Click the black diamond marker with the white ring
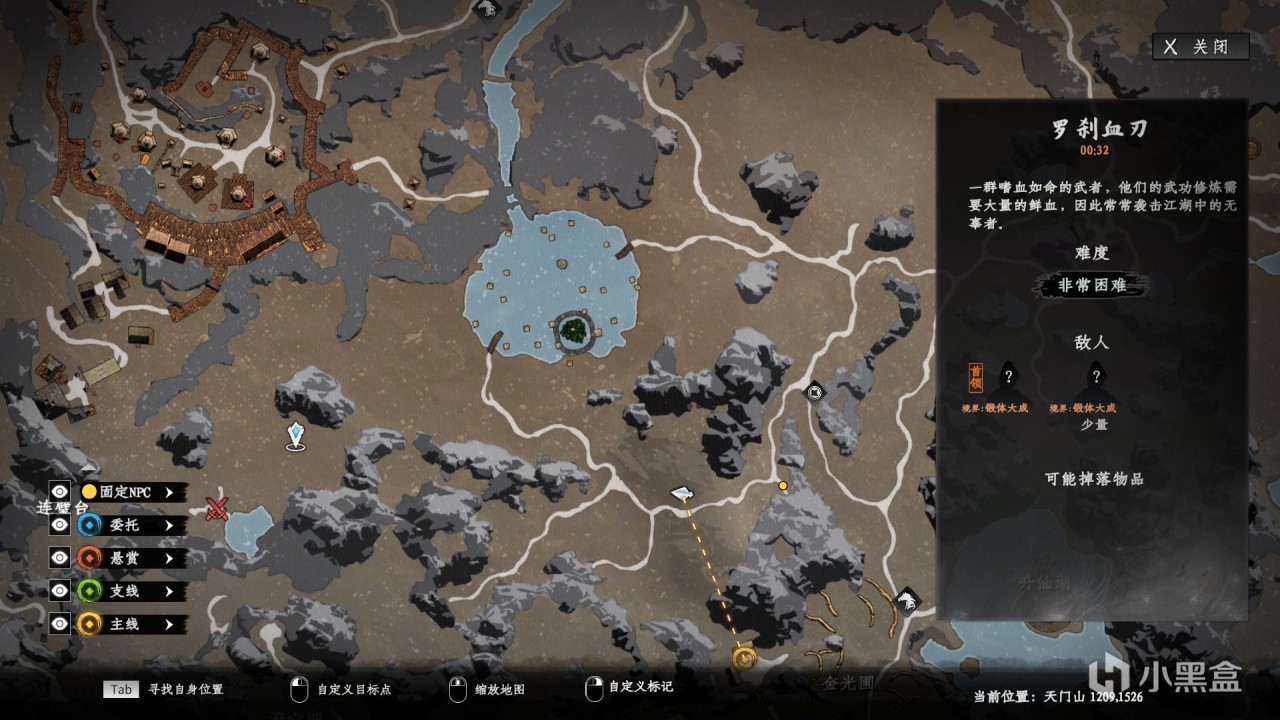 [814, 392]
